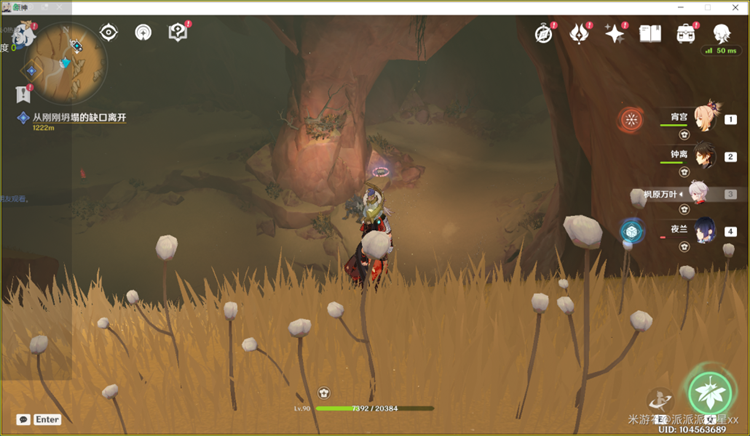750x436 pixels.
Task: Select the tracked quest objective text
Action: pyautogui.click(x=78, y=117)
